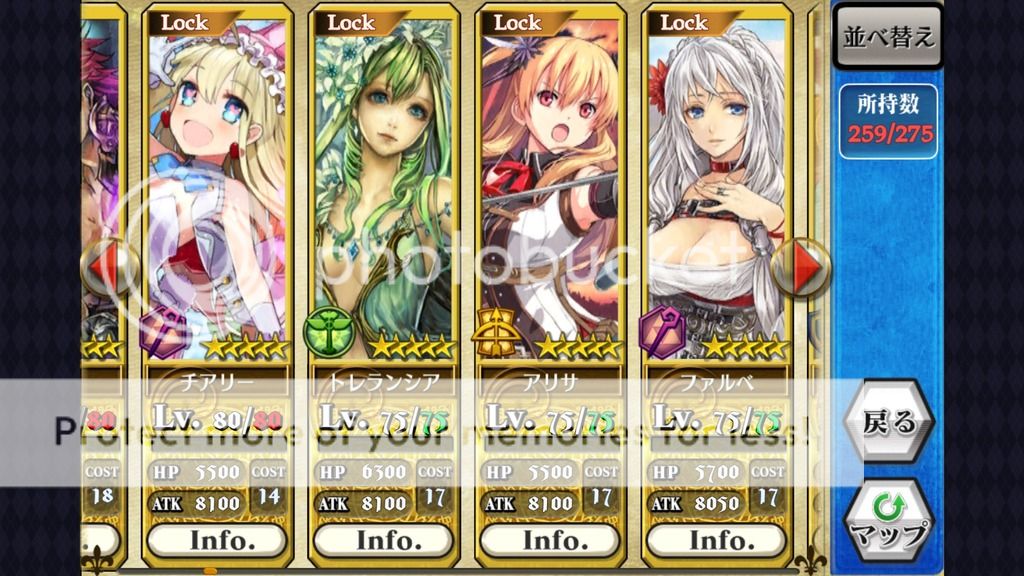This screenshot has width=1024, height=576.
Task: Choose the アリサ card portrait
Action: point(551,190)
